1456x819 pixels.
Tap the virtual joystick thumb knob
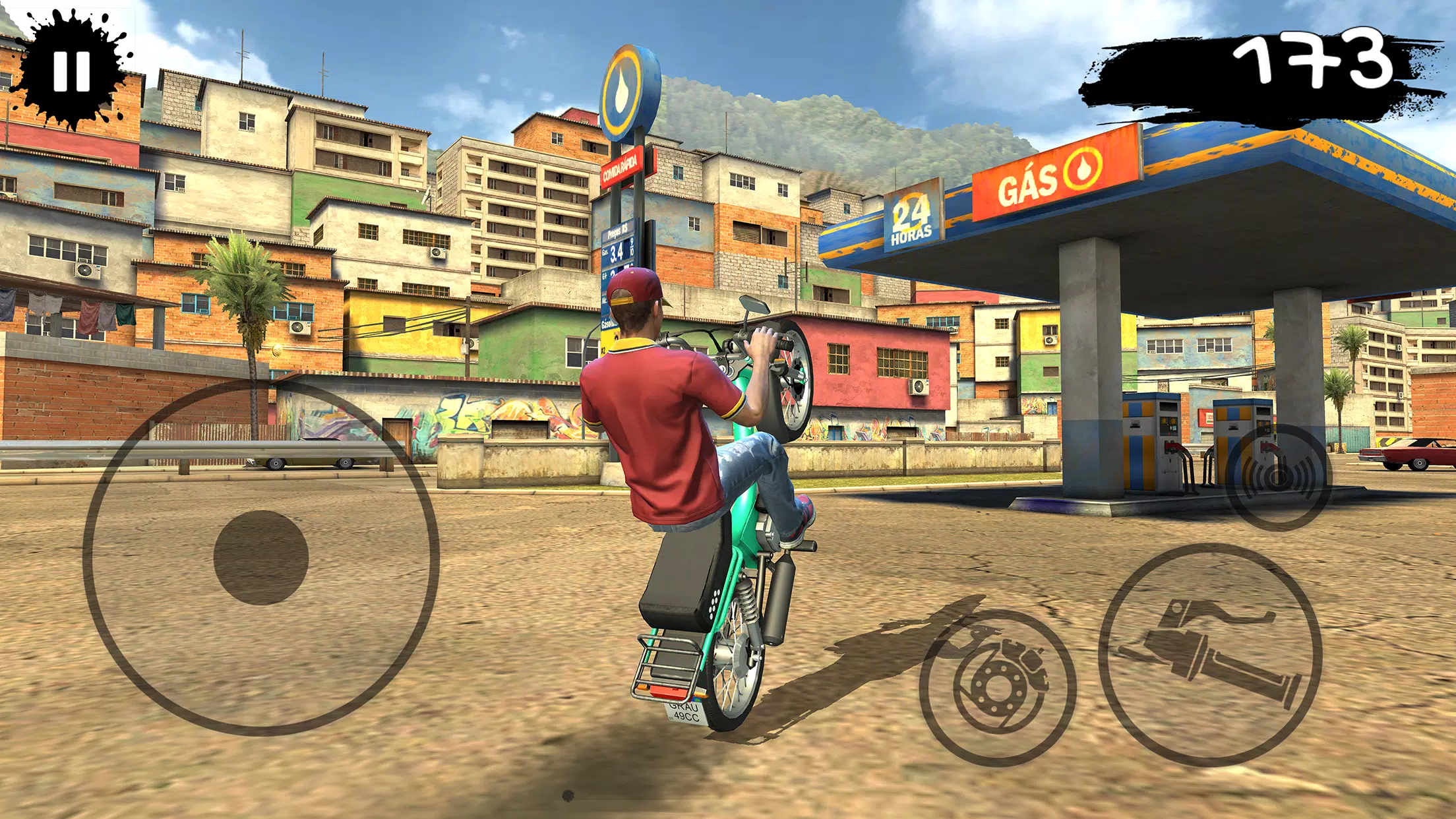coord(261,557)
